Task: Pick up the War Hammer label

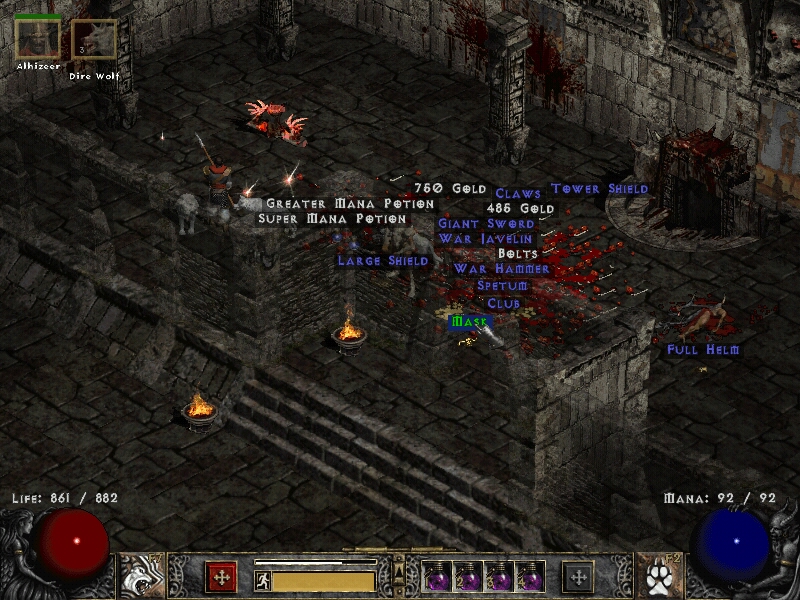Action: (x=501, y=269)
